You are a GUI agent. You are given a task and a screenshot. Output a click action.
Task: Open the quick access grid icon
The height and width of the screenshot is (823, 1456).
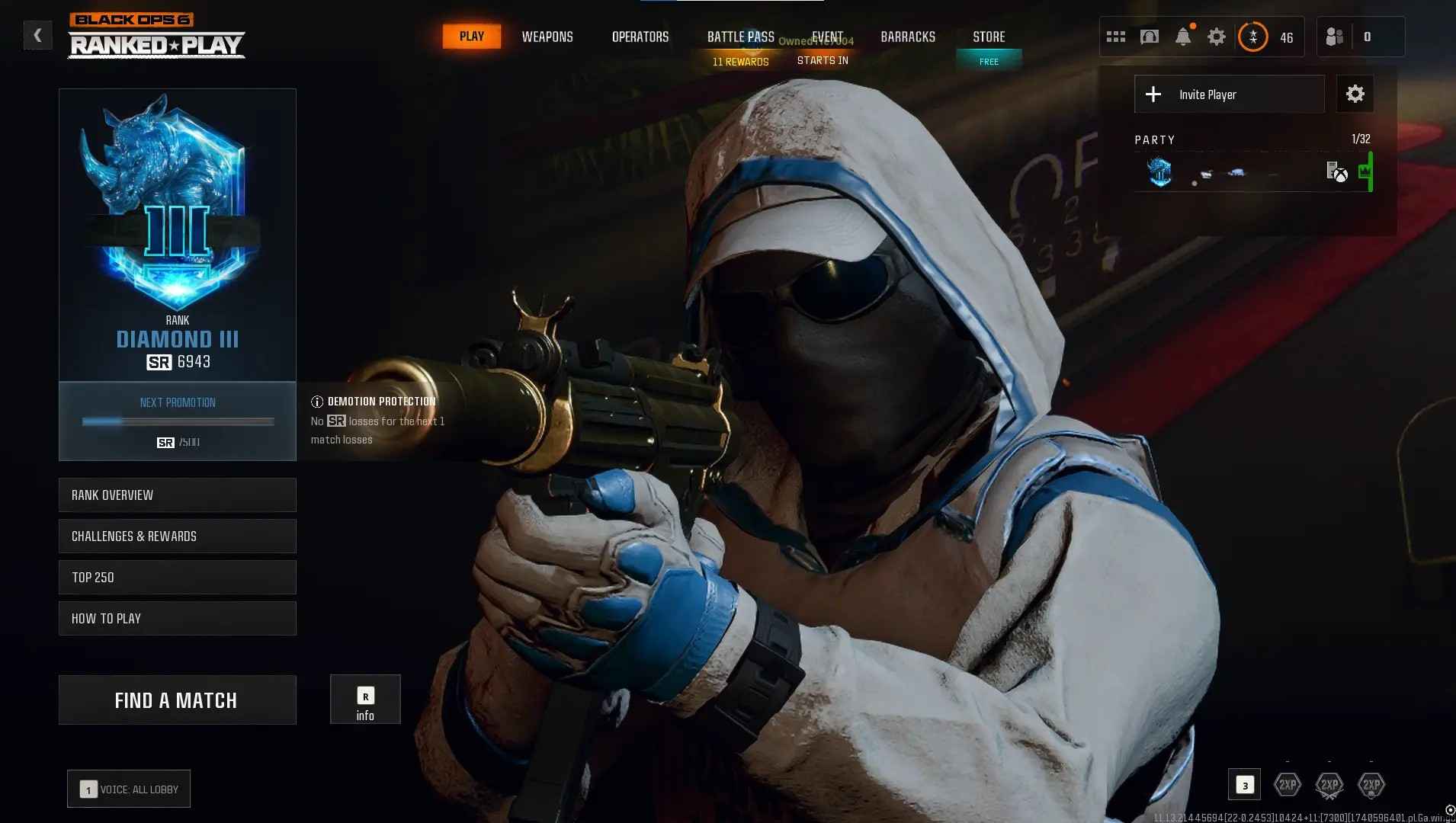pos(1115,36)
